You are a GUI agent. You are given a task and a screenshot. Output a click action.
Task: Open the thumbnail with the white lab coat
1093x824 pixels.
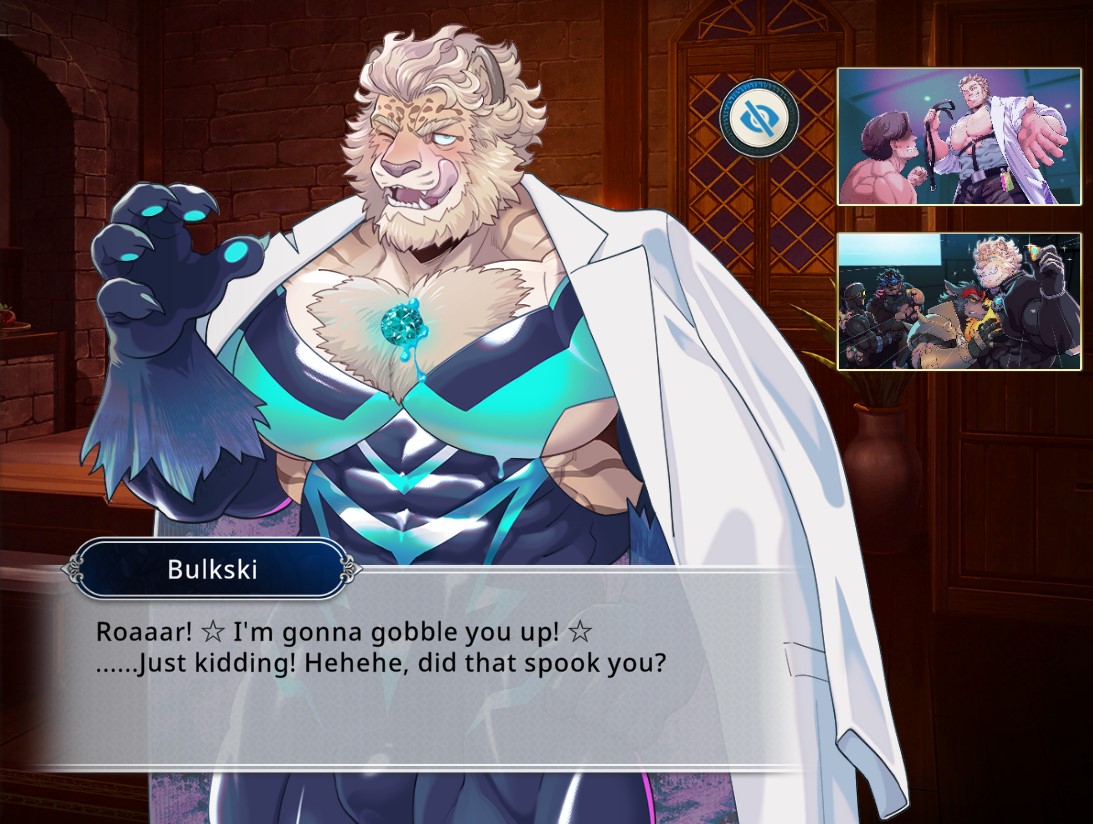pyautogui.click(x=959, y=136)
